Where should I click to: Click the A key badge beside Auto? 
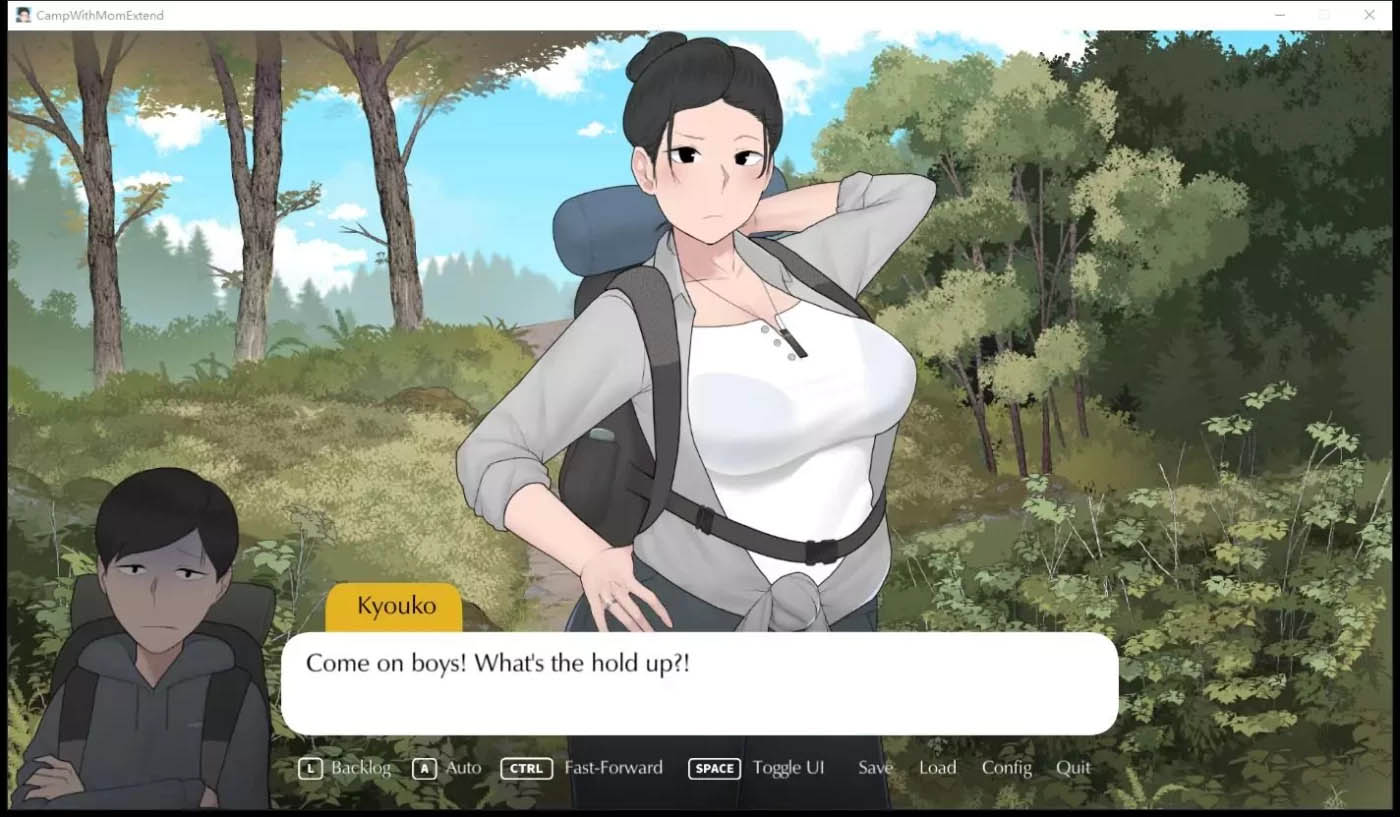coord(424,768)
